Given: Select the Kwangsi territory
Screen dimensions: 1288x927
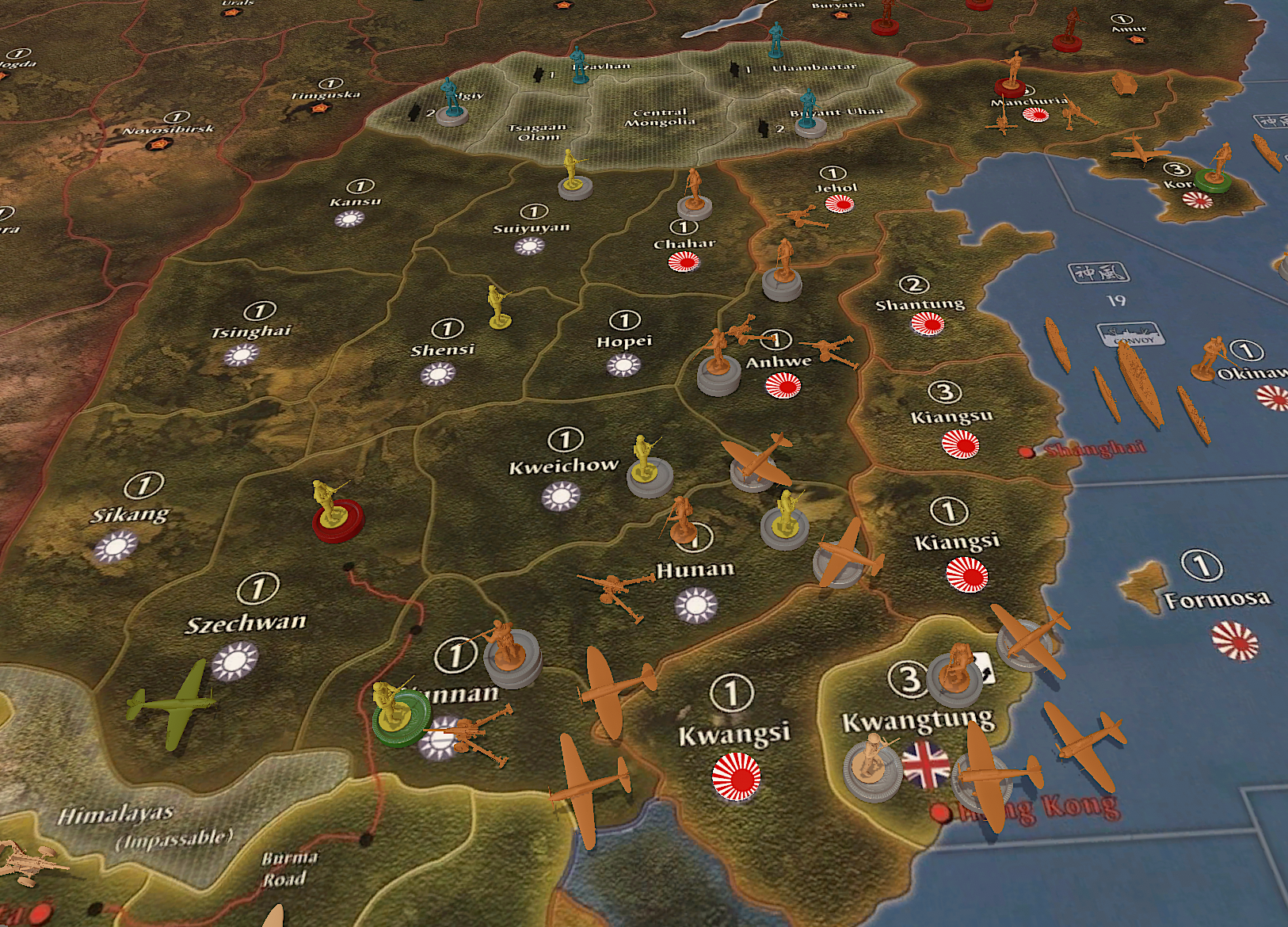Looking at the screenshot, I should (734, 733).
